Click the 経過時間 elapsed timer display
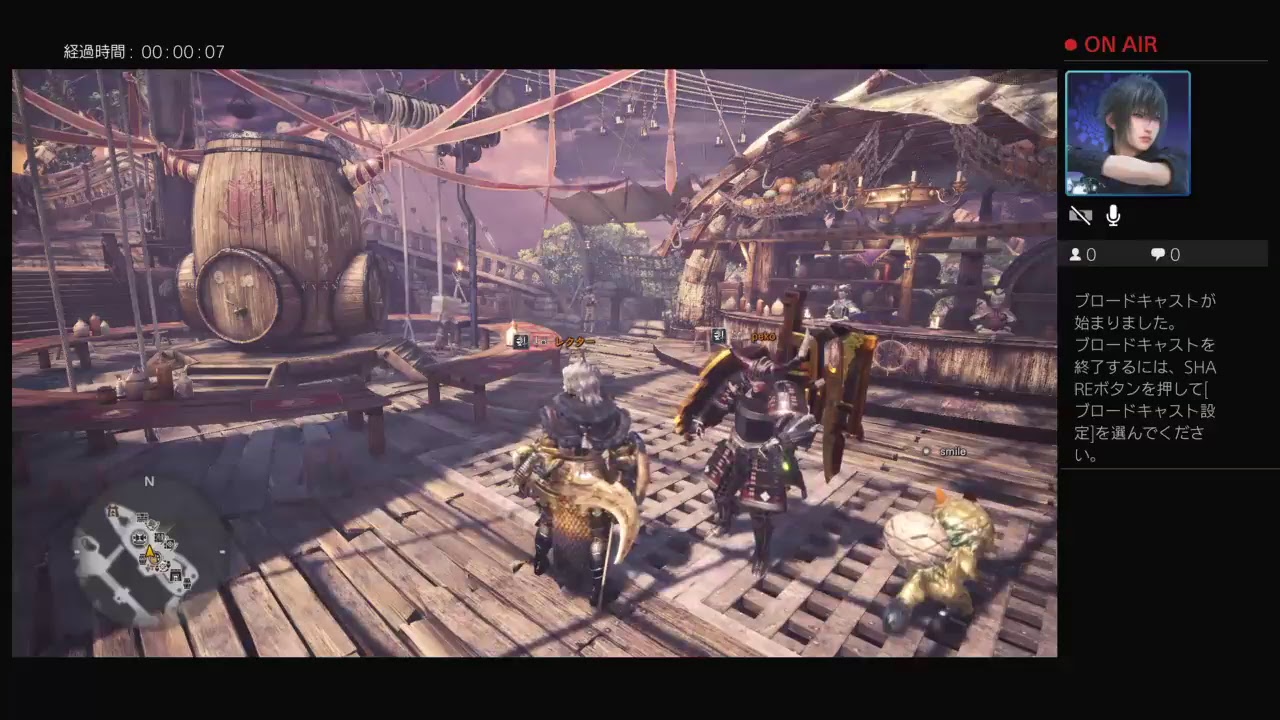This screenshot has width=1280, height=720. coord(144,51)
